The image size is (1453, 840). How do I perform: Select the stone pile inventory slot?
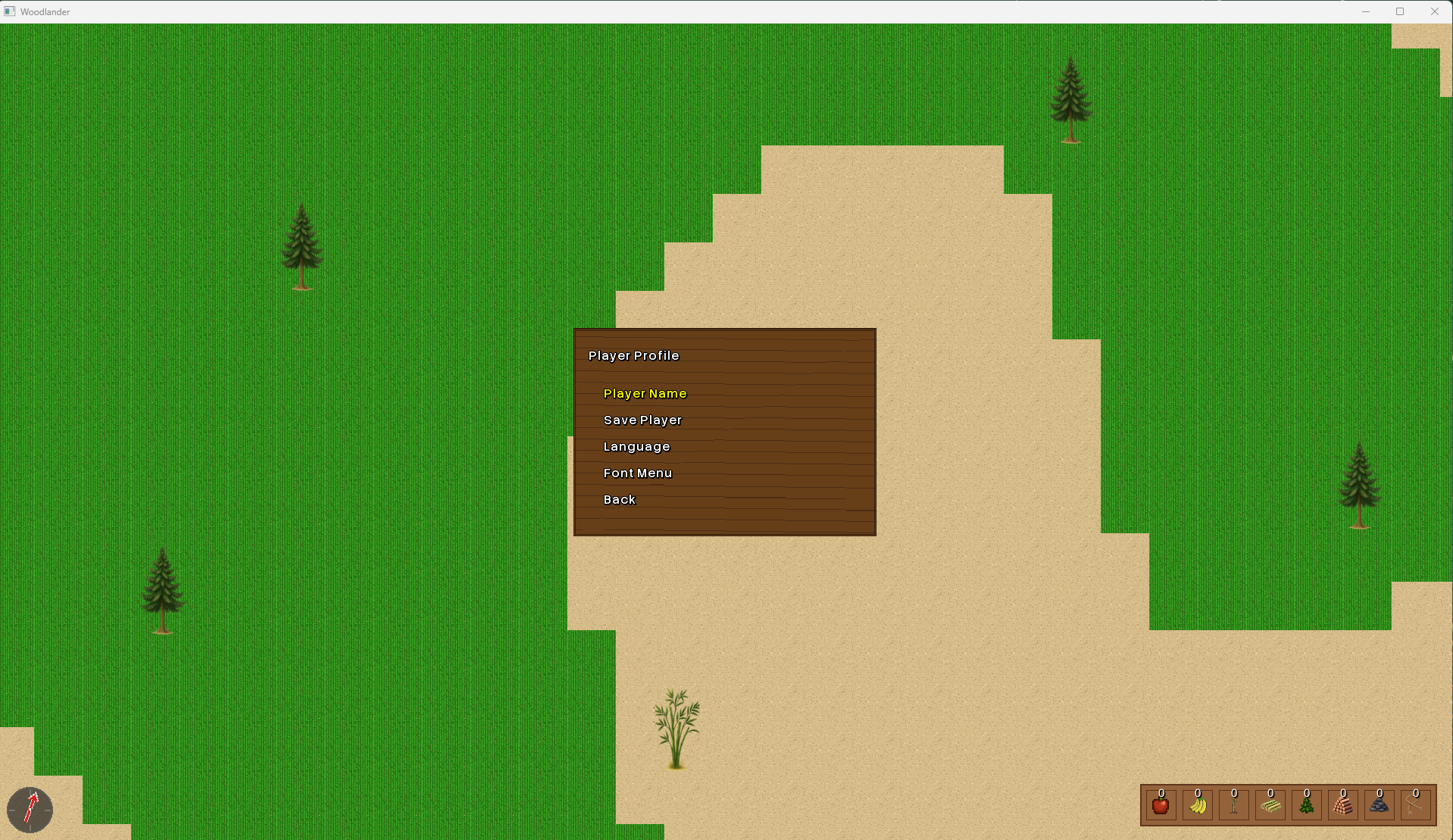pyautogui.click(x=1380, y=807)
